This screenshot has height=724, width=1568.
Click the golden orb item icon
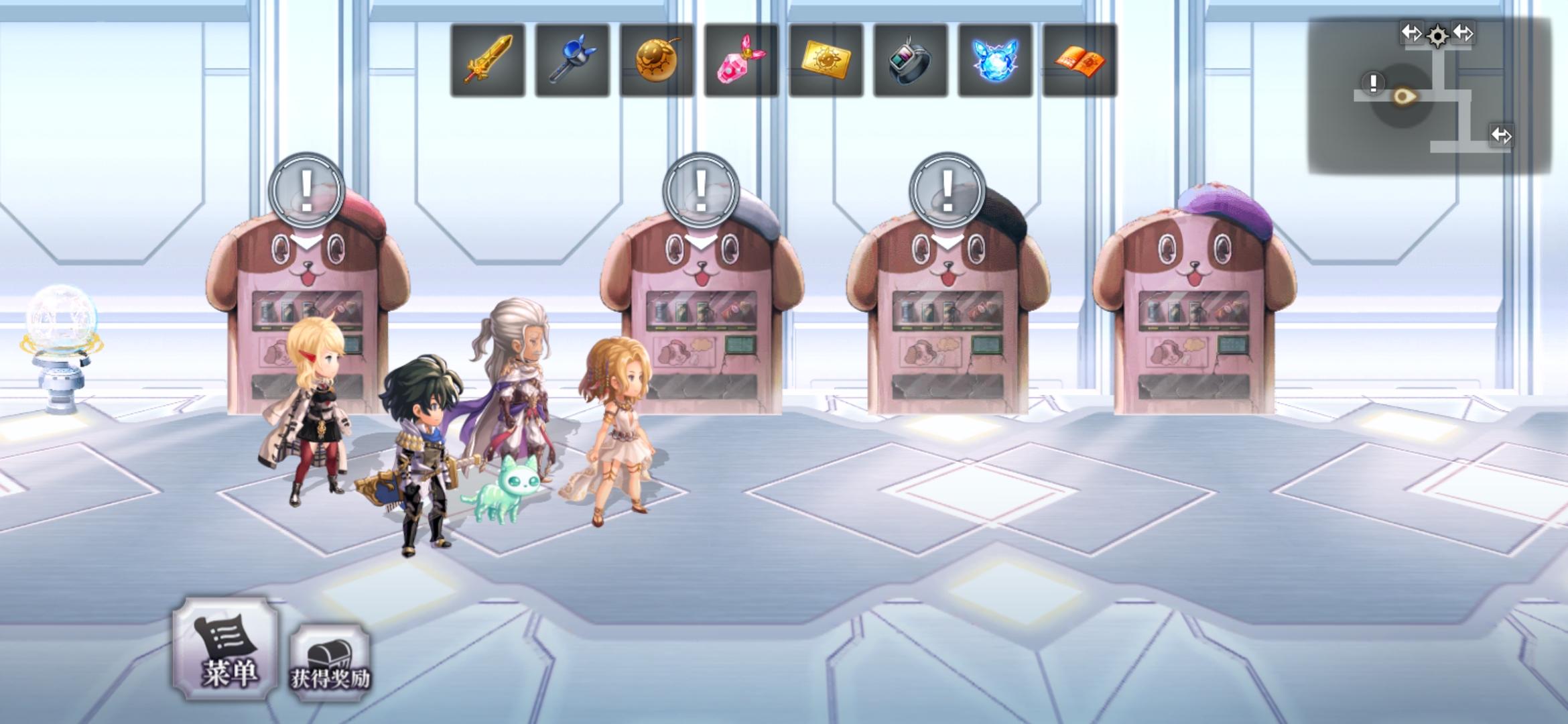(657, 59)
